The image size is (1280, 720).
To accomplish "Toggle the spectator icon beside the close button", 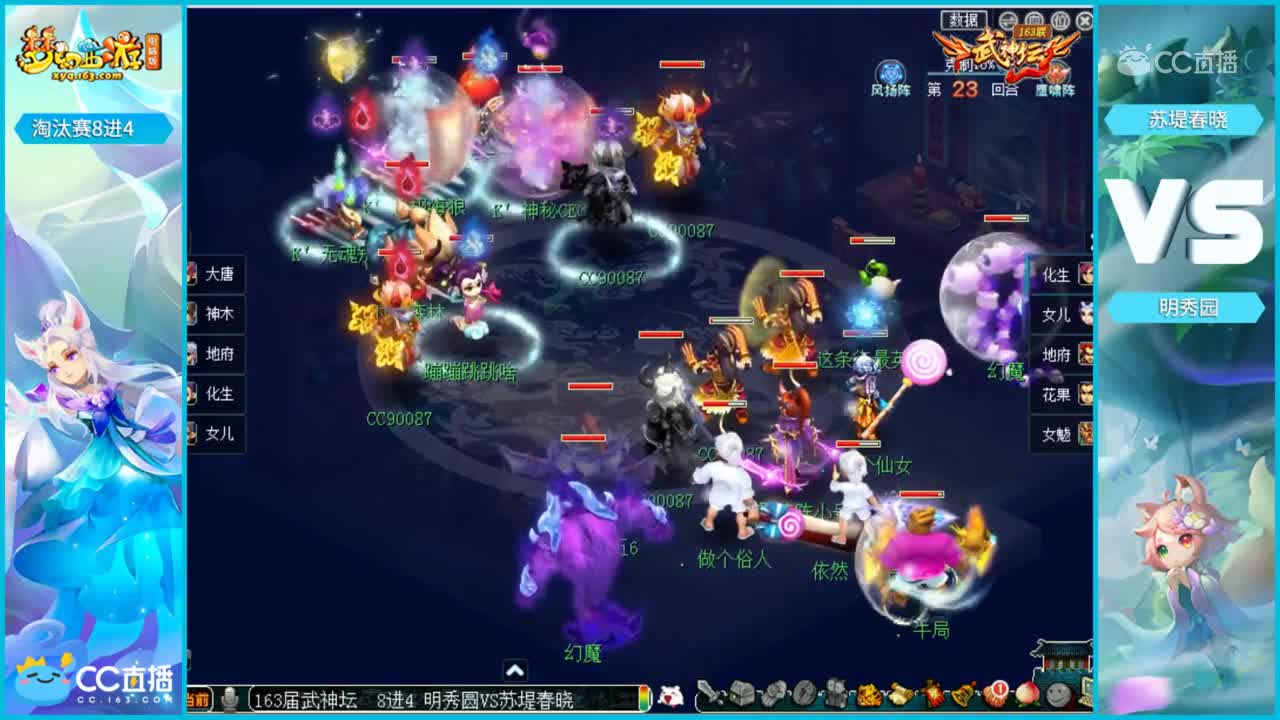I will 1060,19.
